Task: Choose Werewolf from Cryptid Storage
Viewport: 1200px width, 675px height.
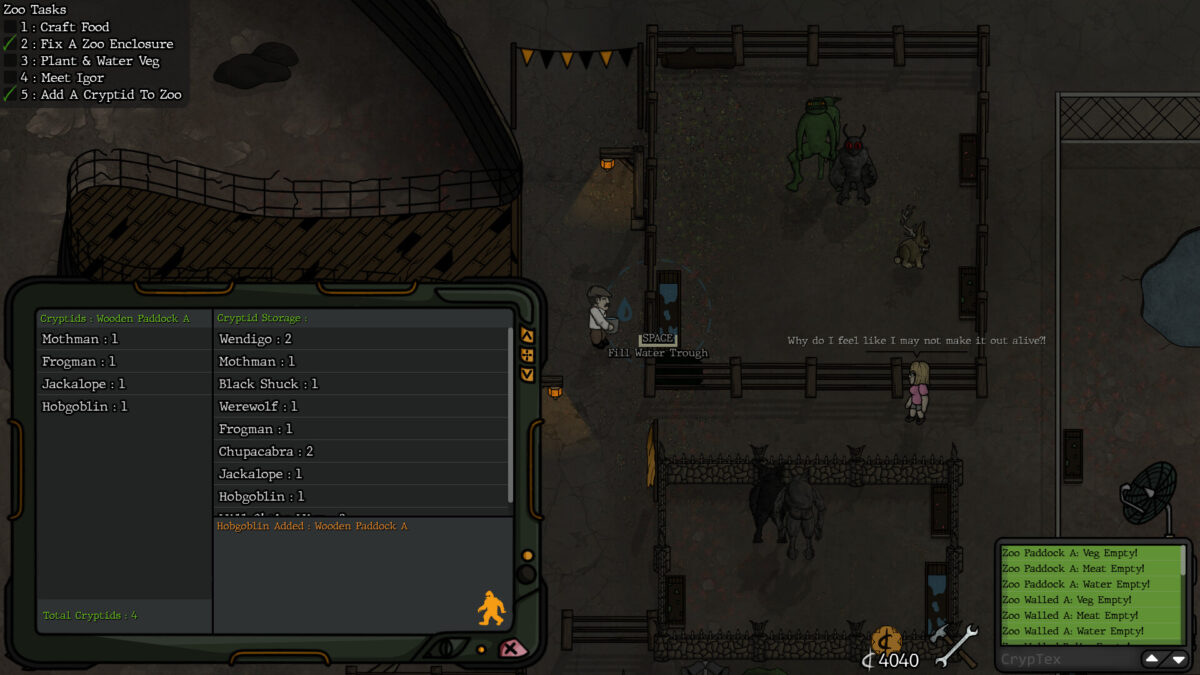Action: [x=258, y=407]
